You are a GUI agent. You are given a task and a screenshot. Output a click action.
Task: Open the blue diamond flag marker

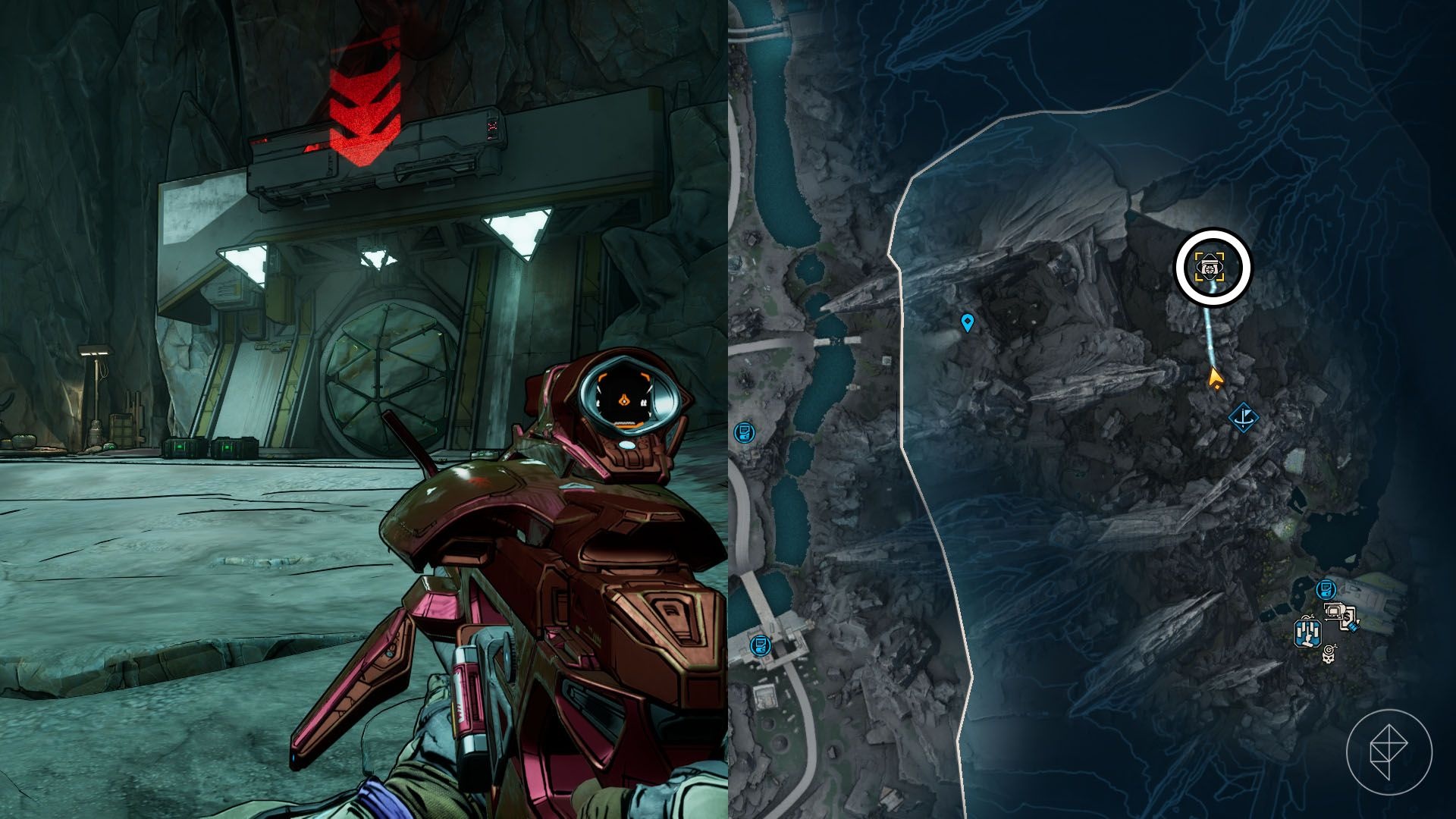pos(1244,417)
